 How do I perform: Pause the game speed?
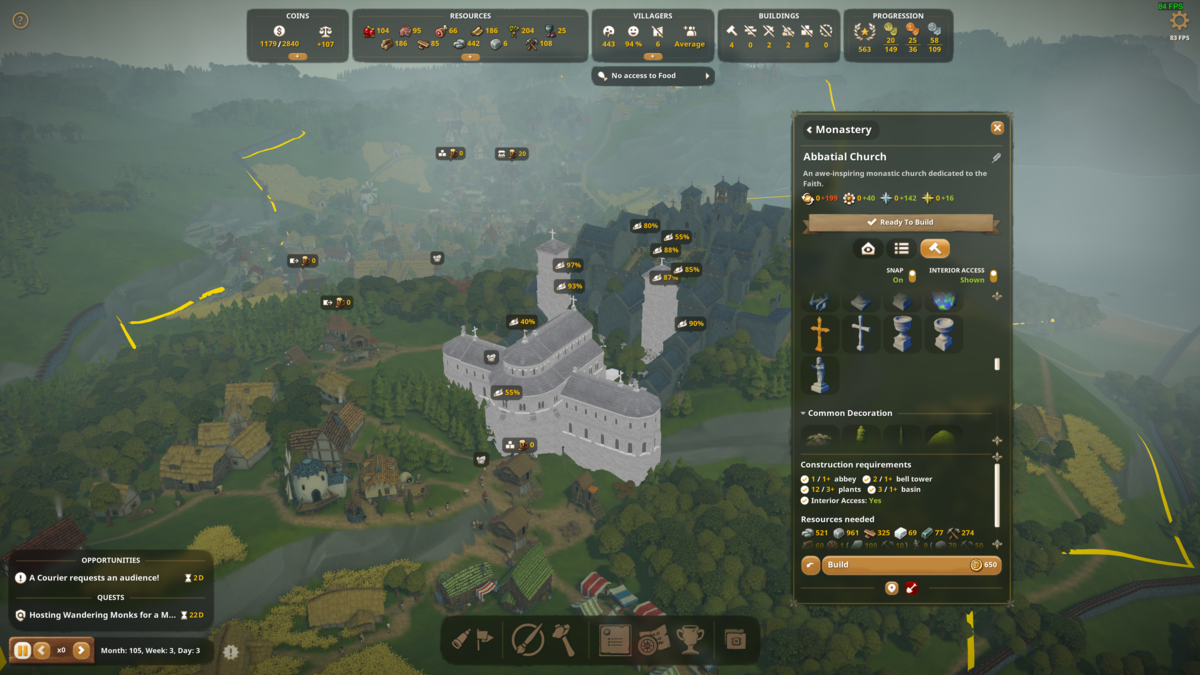pyautogui.click(x=22, y=650)
